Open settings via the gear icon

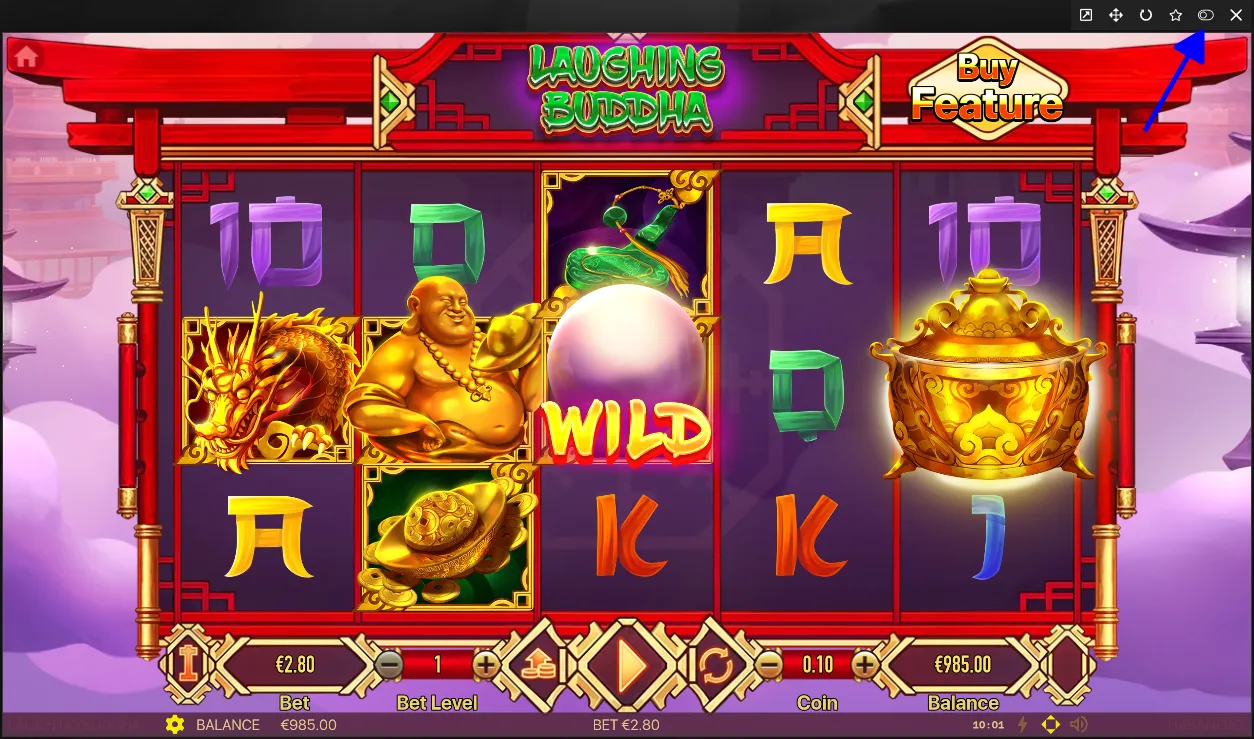click(x=175, y=725)
